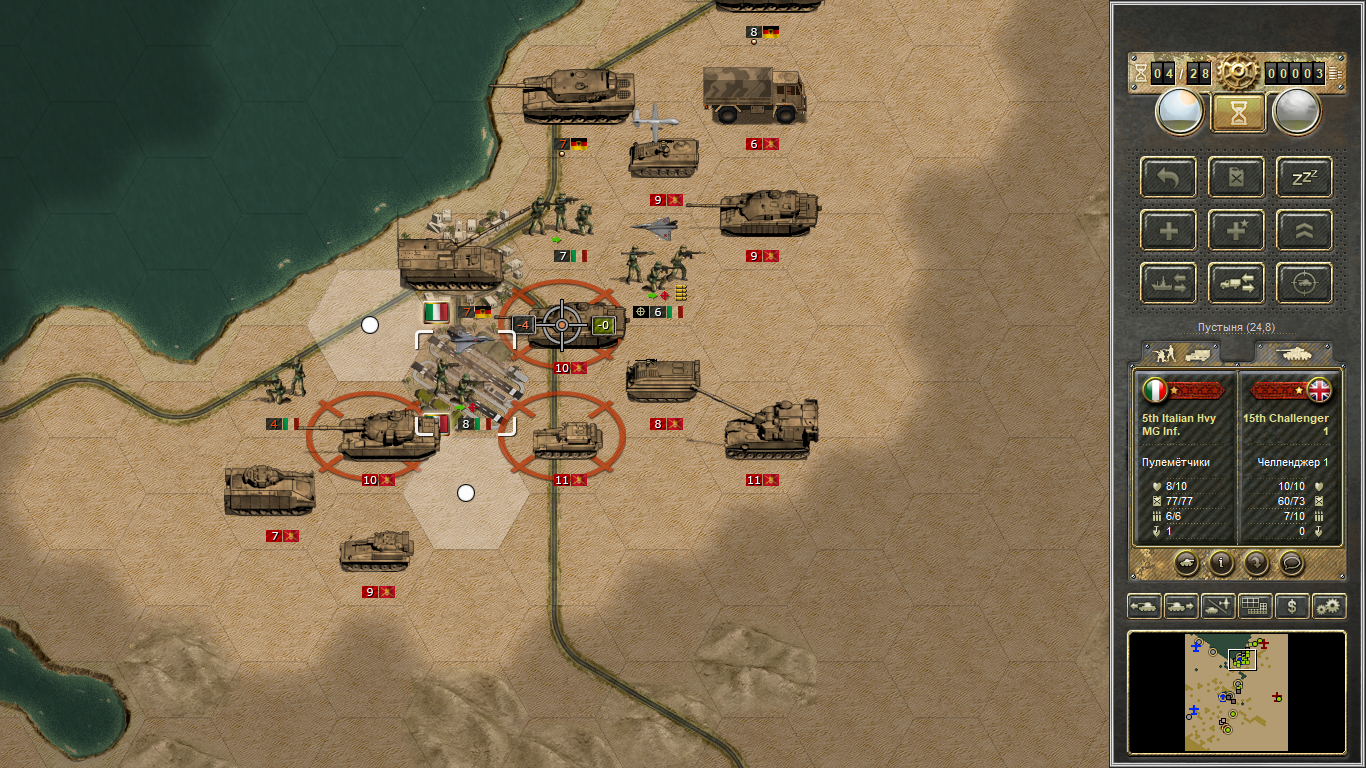Click the plus-with-star elite reinforcement button
1366x768 pixels.
pos(1237,231)
